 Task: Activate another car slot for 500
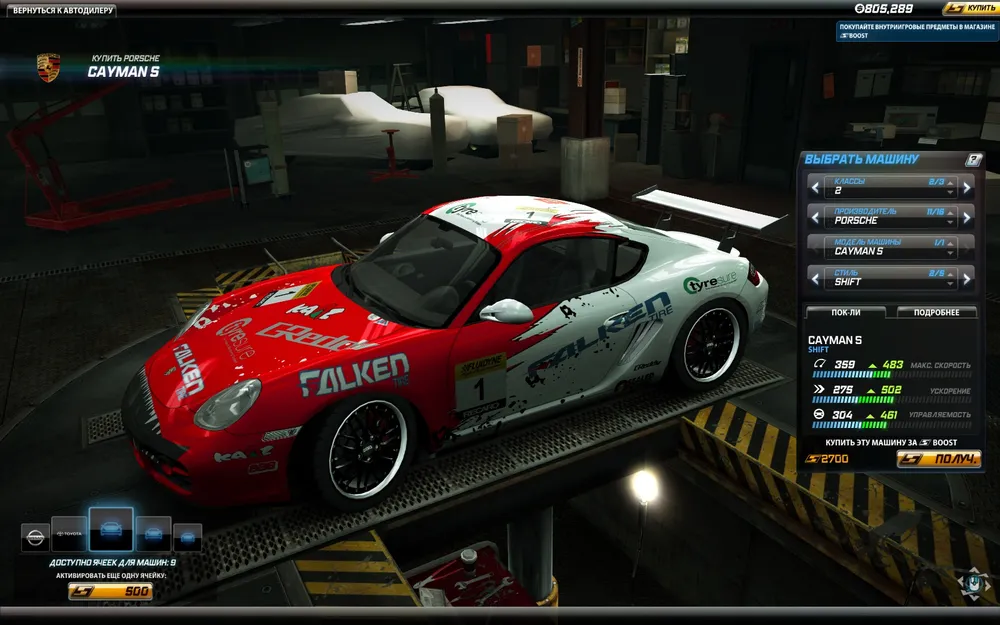click(110, 592)
